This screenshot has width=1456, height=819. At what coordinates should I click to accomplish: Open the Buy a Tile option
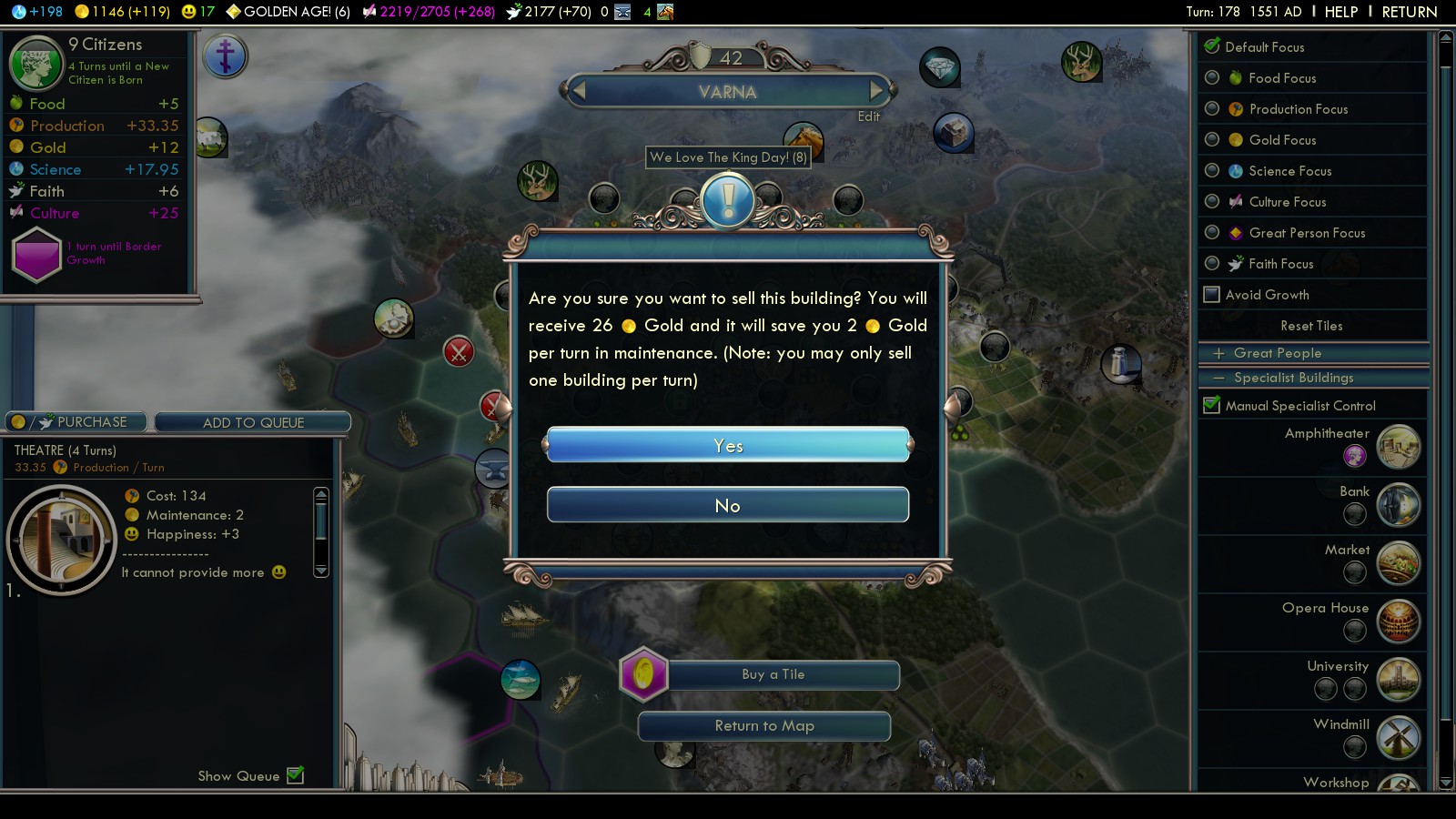coord(773,675)
